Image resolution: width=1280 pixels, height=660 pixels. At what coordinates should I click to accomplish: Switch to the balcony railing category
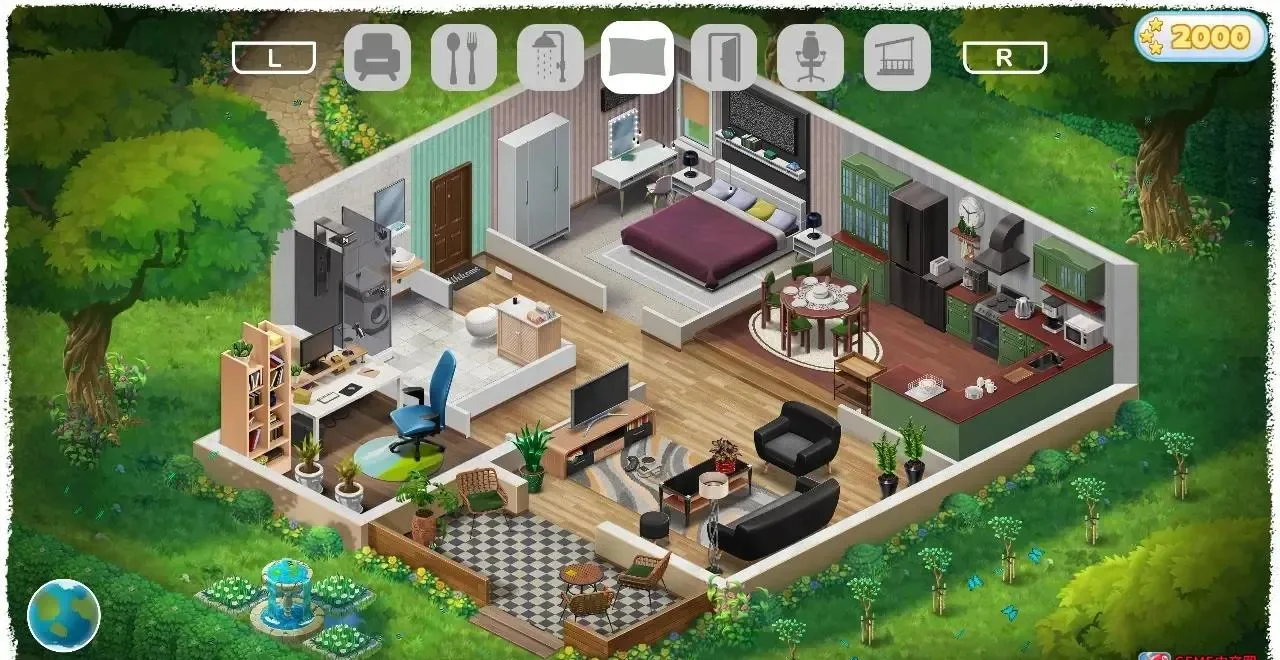tap(897, 58)
